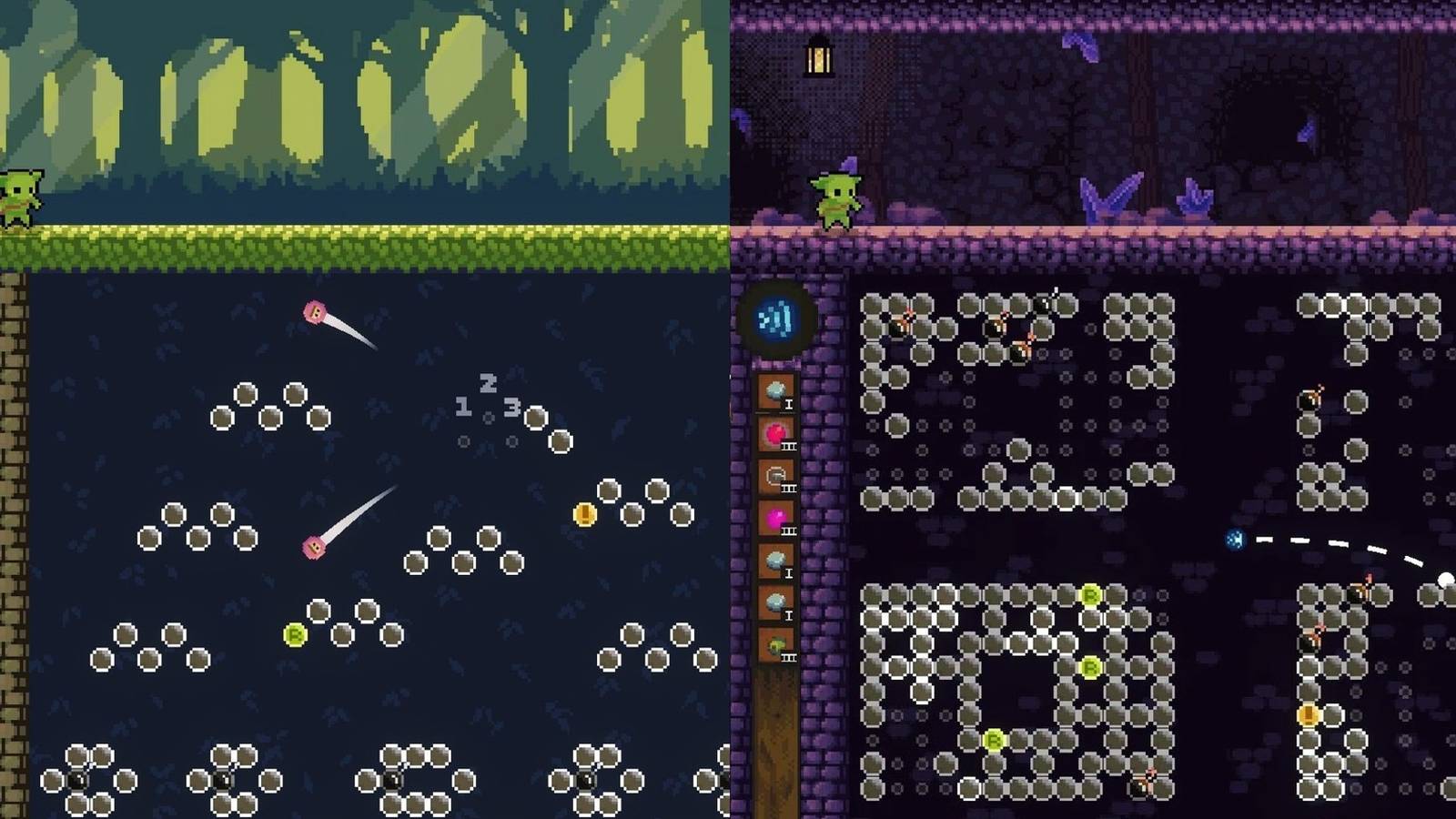Select the pink magic orb in the sidebar

(777, 515)
